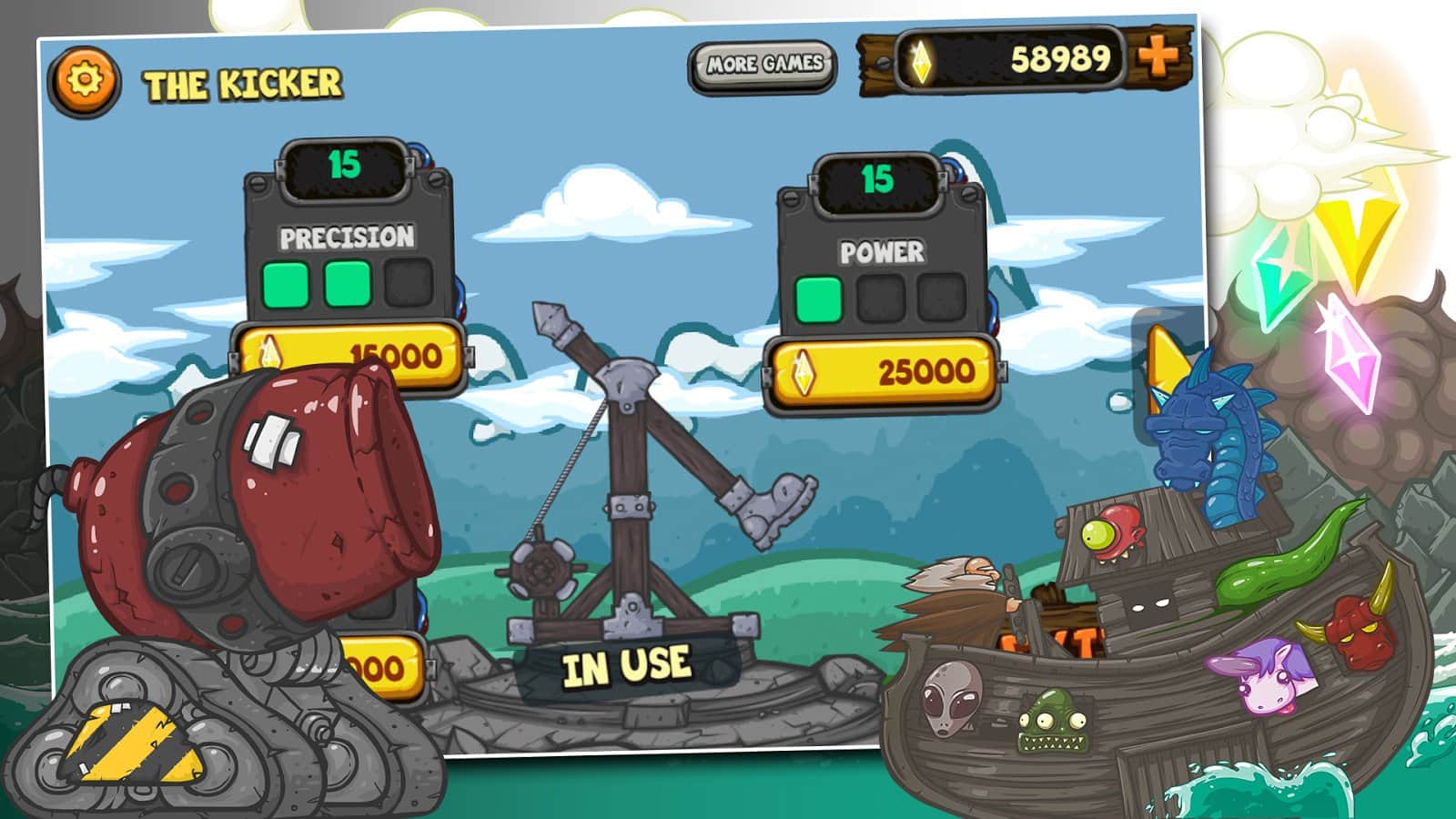The image size is (1456, 819).
Task: Open settings with the orange gear button
Action: [x=84, y=81]
